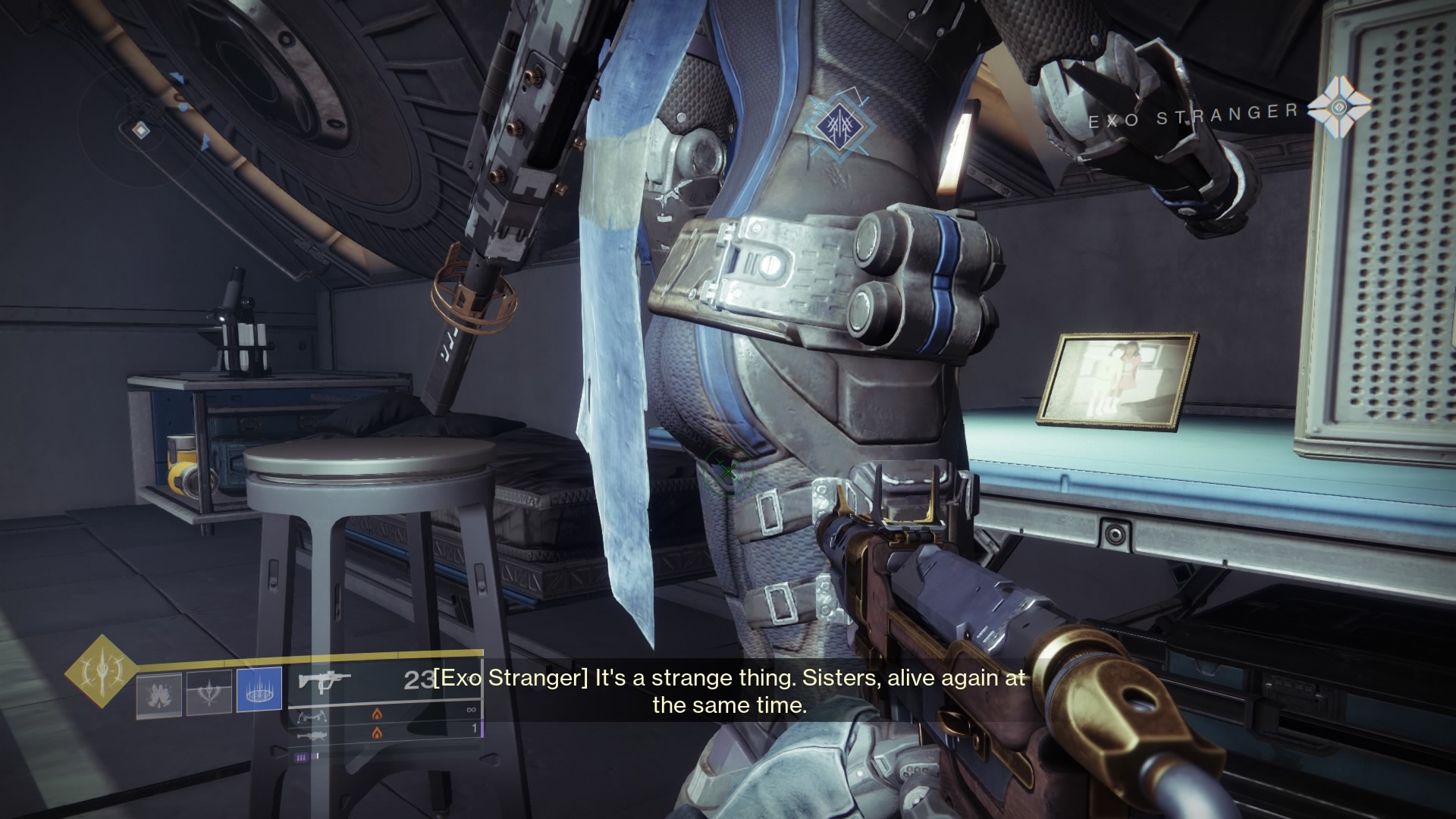Activate the blue rift class ability icon
Viewport: 1456px width, 819px height.
pos(259,690)
